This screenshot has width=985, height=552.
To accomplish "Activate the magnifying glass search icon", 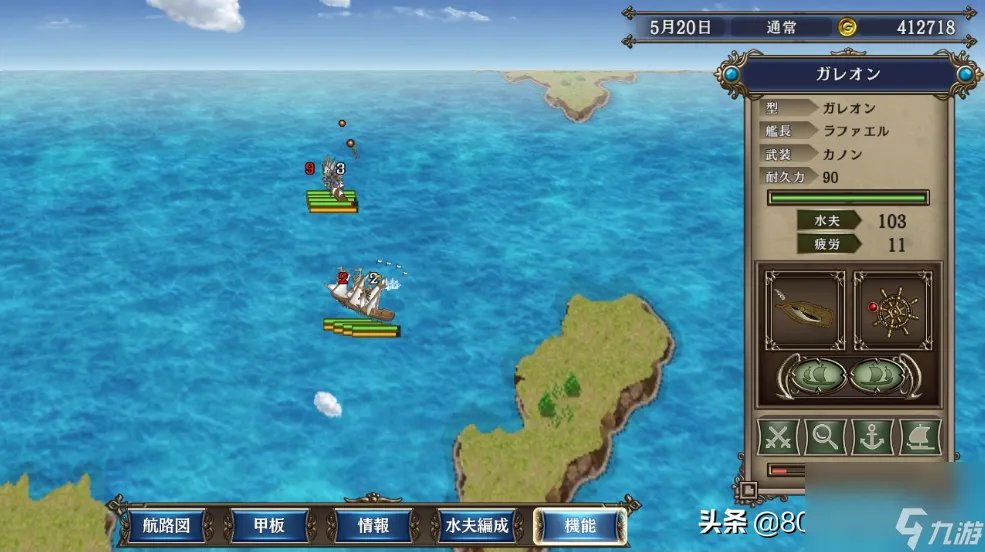I will click(x=826, y=437).
